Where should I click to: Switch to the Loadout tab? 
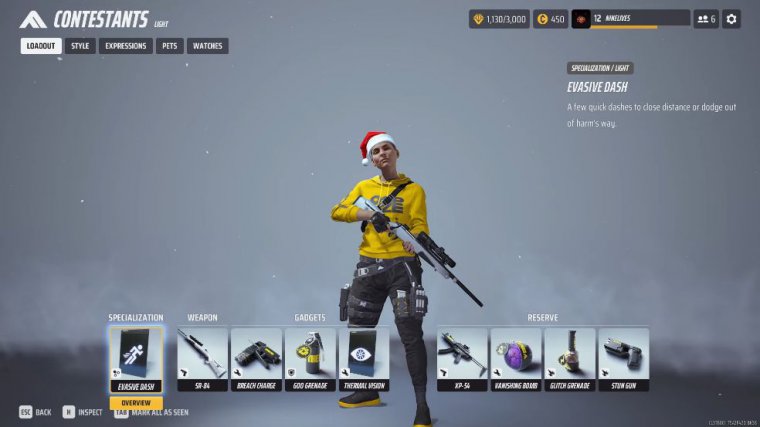[41, 46]
